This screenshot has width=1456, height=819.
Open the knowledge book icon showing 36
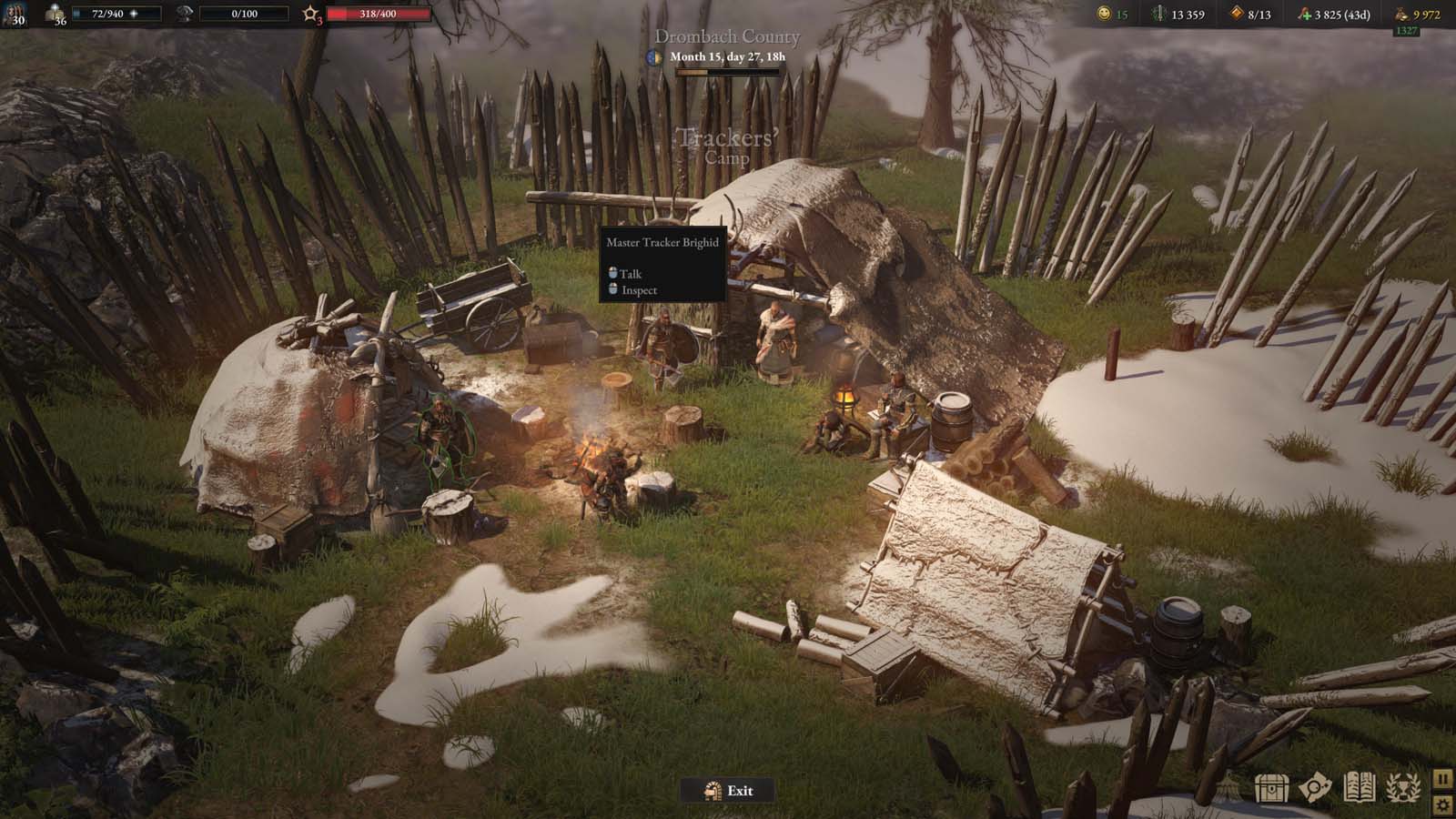coord(55,13)
